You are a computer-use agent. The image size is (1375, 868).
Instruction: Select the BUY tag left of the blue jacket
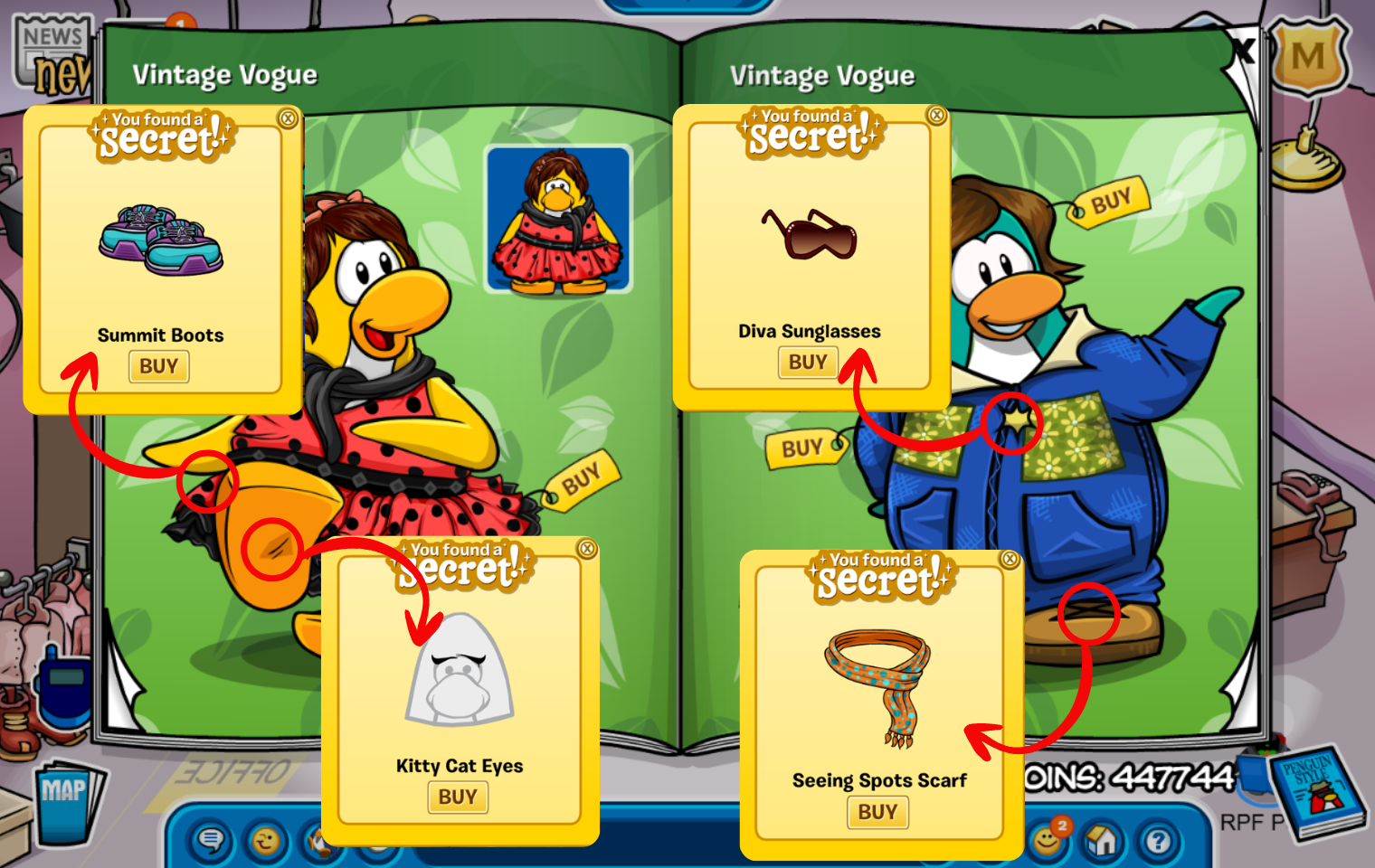(802, 448)
